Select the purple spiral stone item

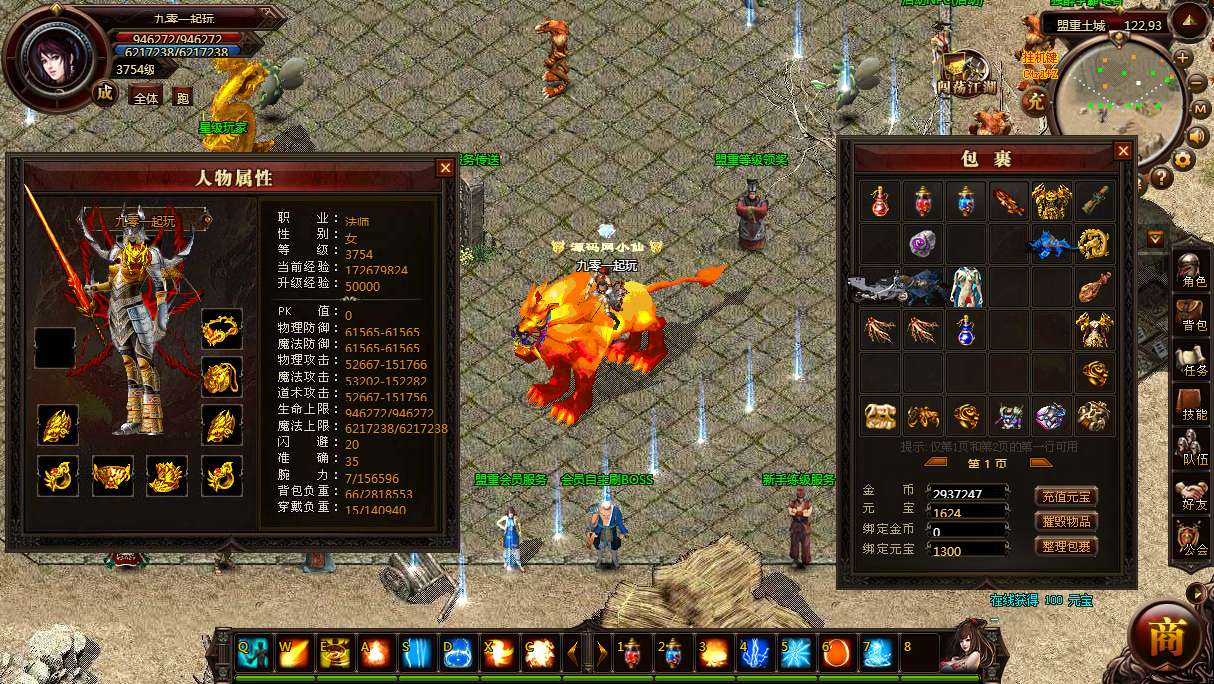(x=922, y=243)
